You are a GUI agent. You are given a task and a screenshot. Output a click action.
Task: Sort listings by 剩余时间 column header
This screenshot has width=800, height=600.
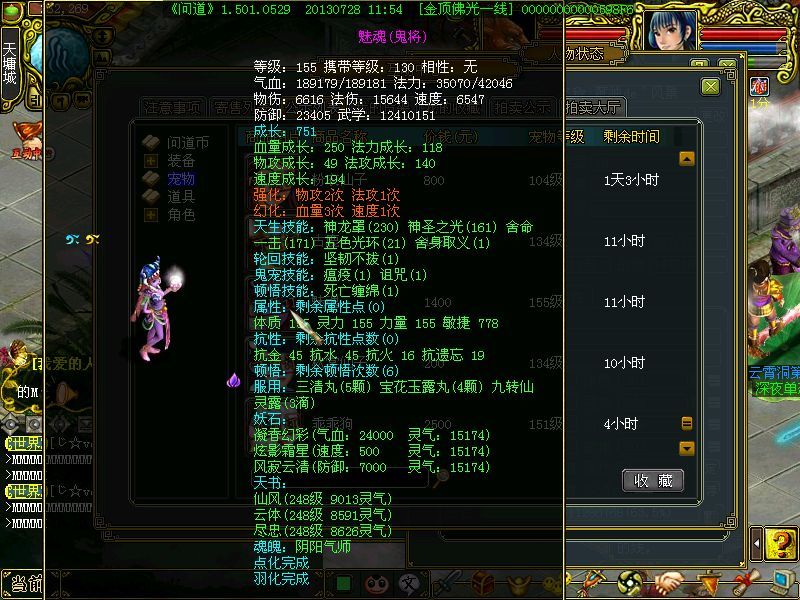(x=632, y=136)
